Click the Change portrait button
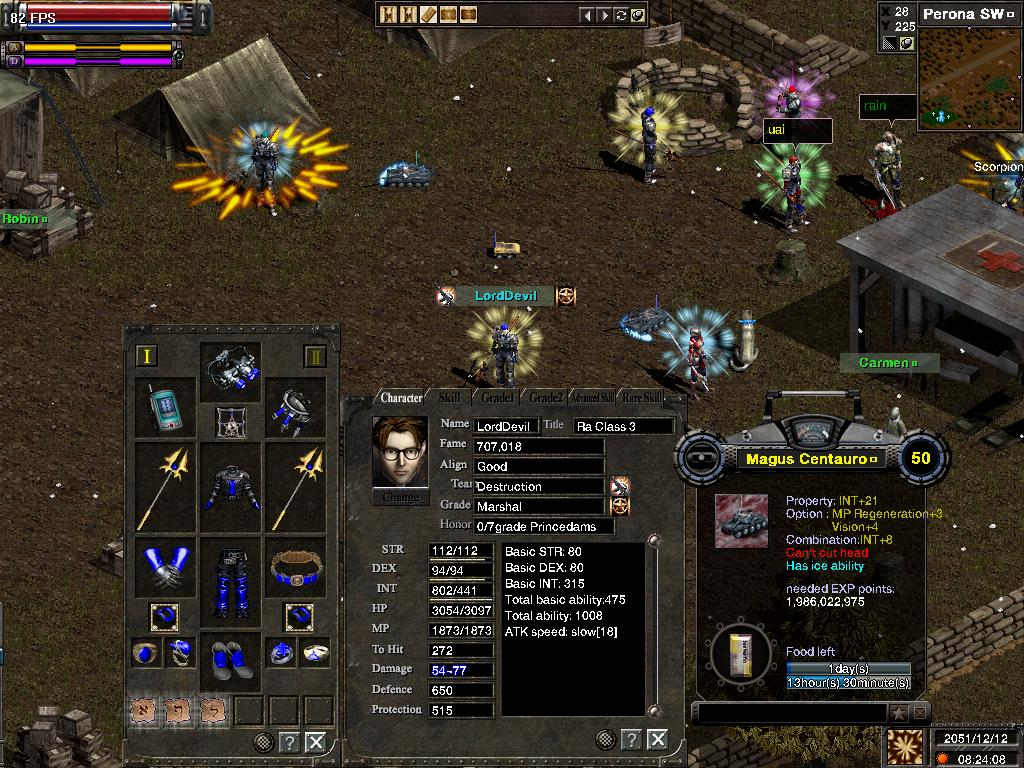This screenshot has width=1024, height=768. [400, 497]
